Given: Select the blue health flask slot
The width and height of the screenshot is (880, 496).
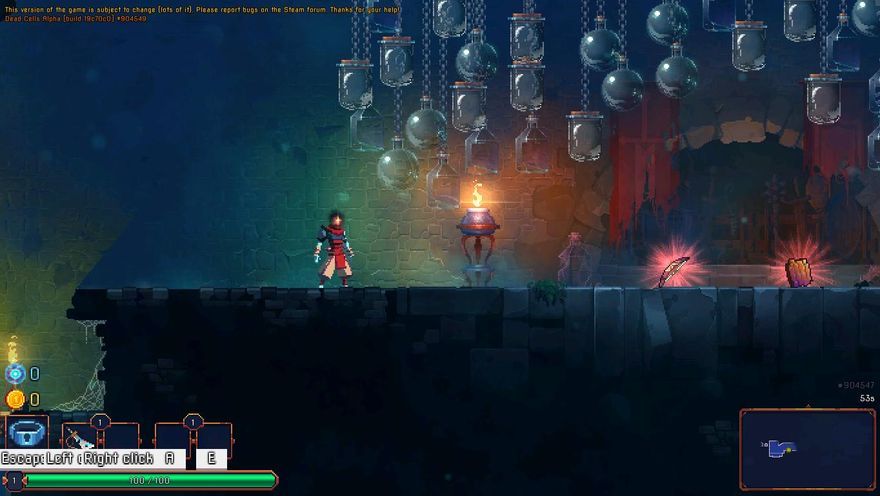Looking at the screenshot, I should point(28,434).
